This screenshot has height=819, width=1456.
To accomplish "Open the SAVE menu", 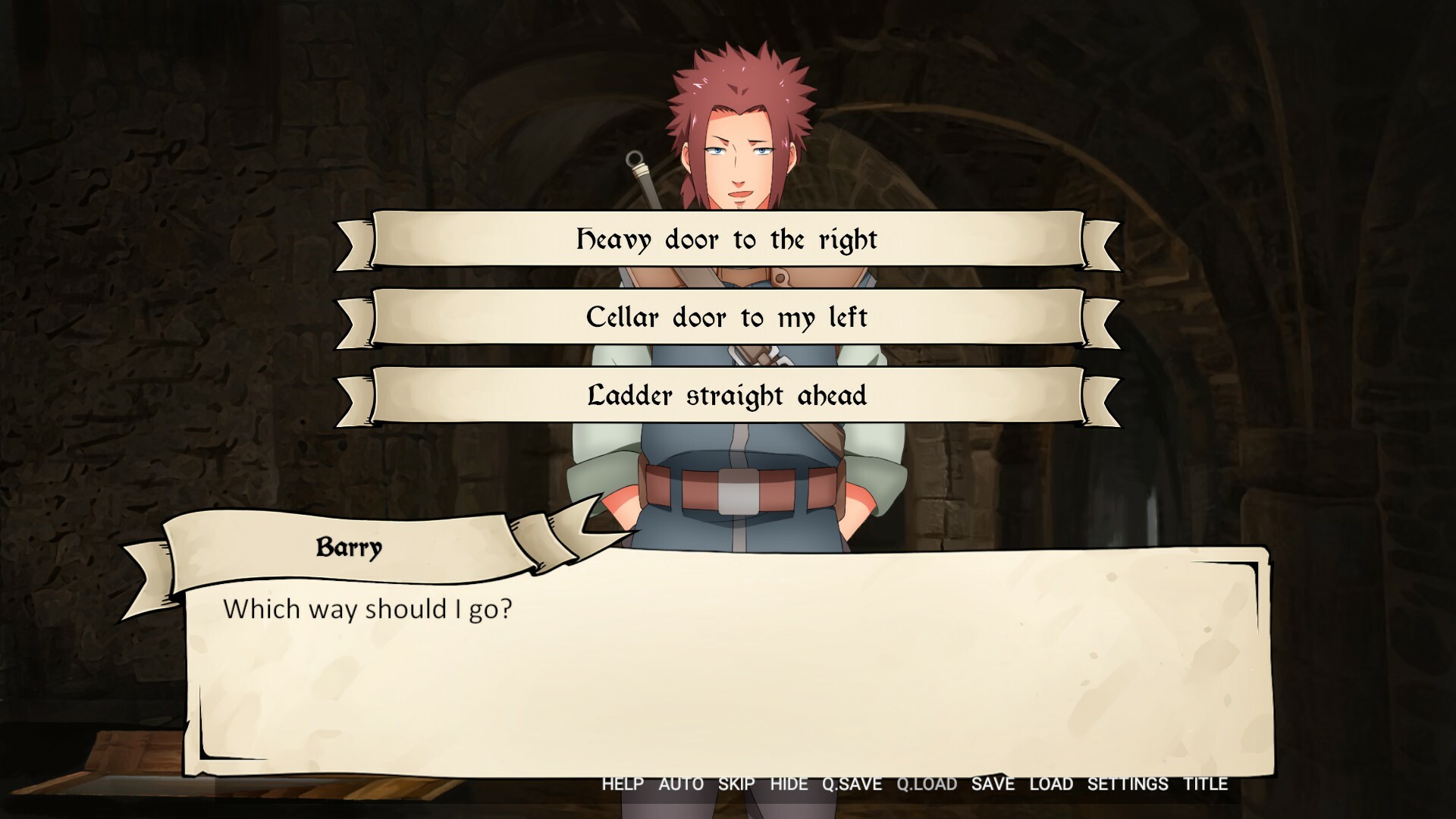I will click(993, 785).
